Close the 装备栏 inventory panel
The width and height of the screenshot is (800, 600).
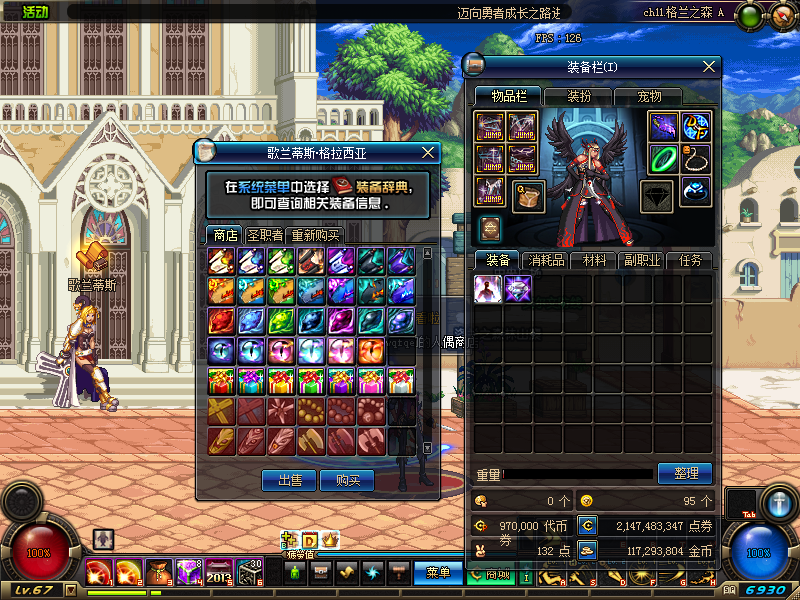[x=709, y=67]
